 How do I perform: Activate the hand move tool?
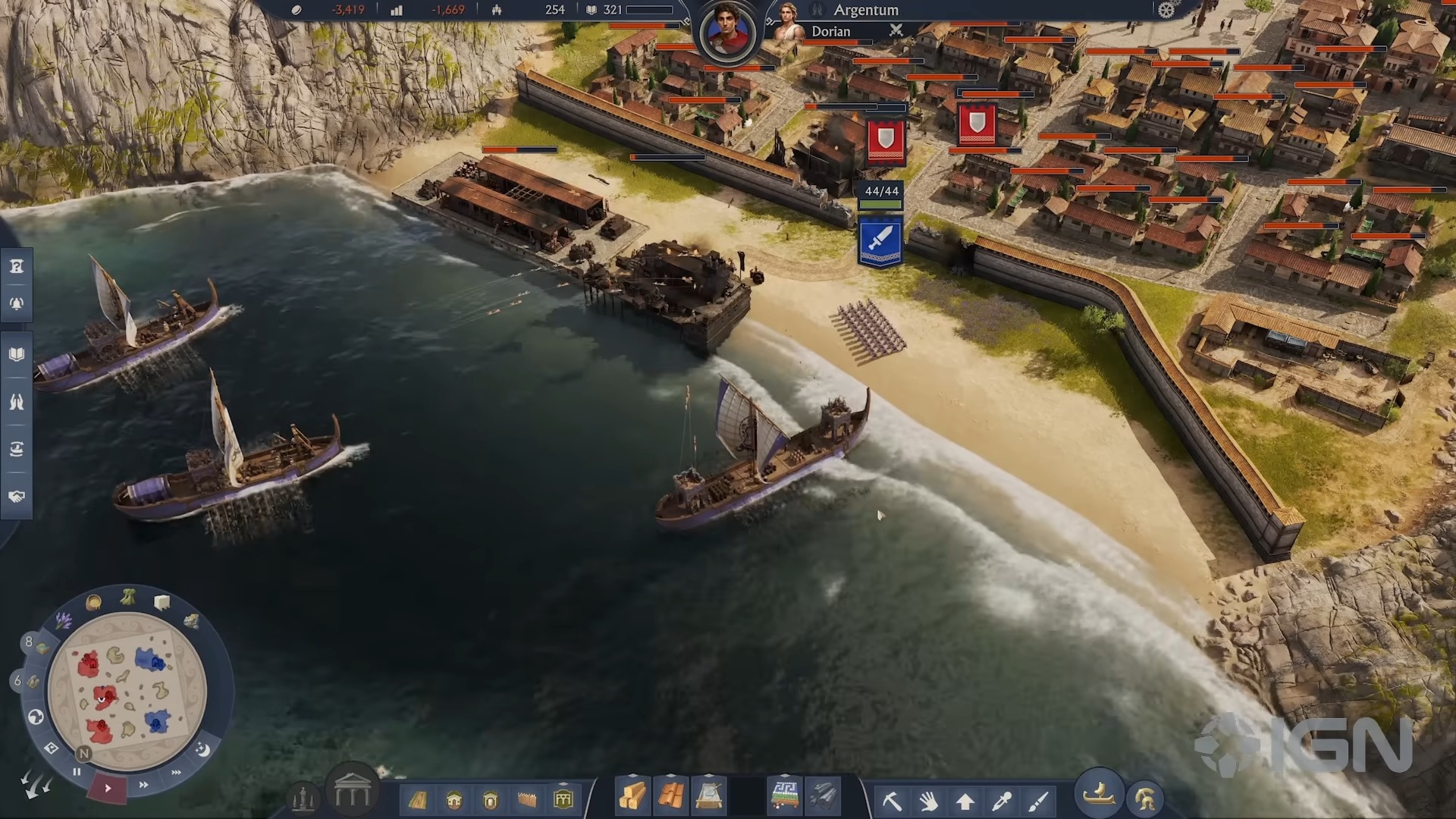pyautogui.click(x=928, y=800)
